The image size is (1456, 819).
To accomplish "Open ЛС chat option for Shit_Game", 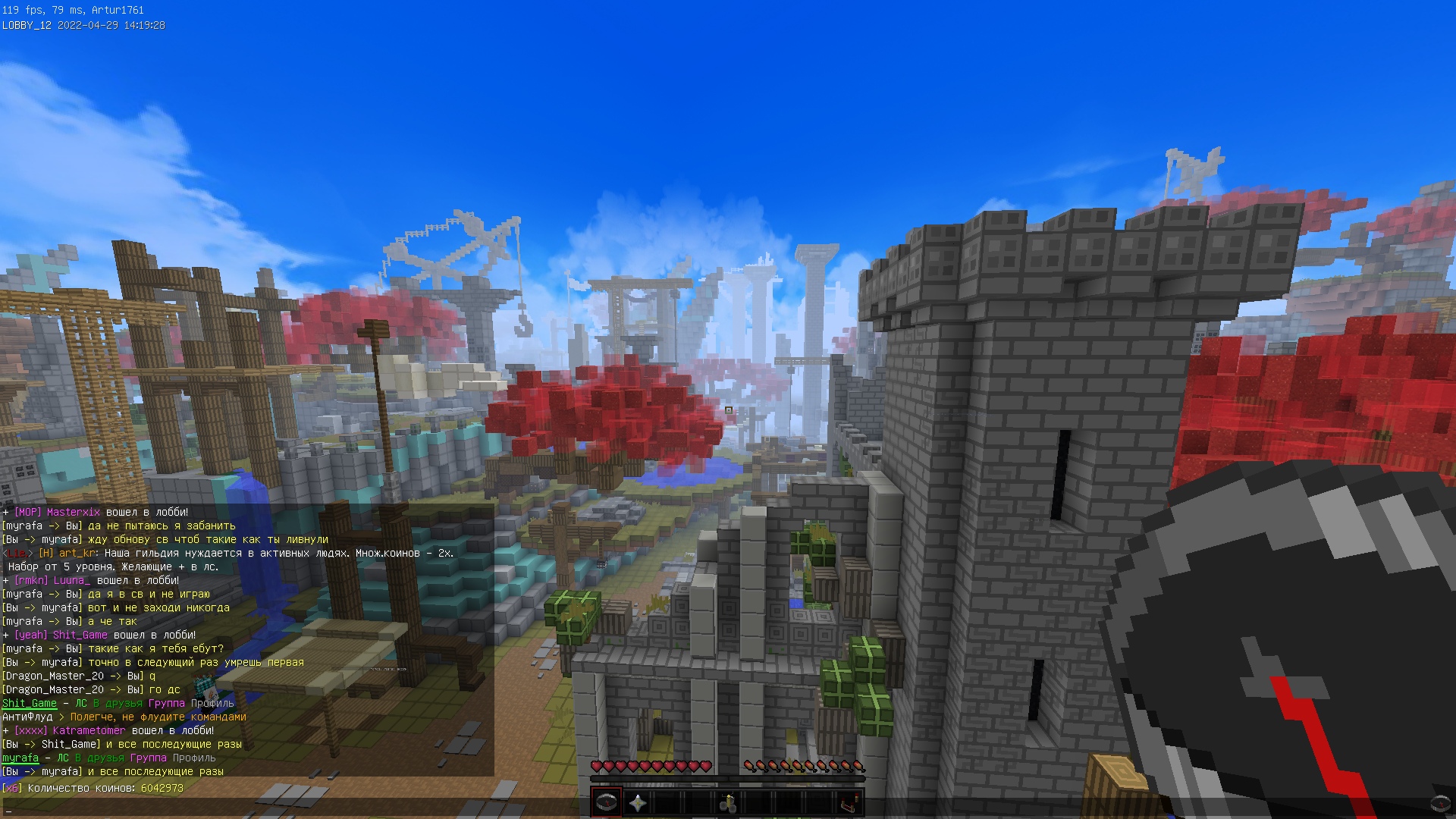I will tap(82, 703).
